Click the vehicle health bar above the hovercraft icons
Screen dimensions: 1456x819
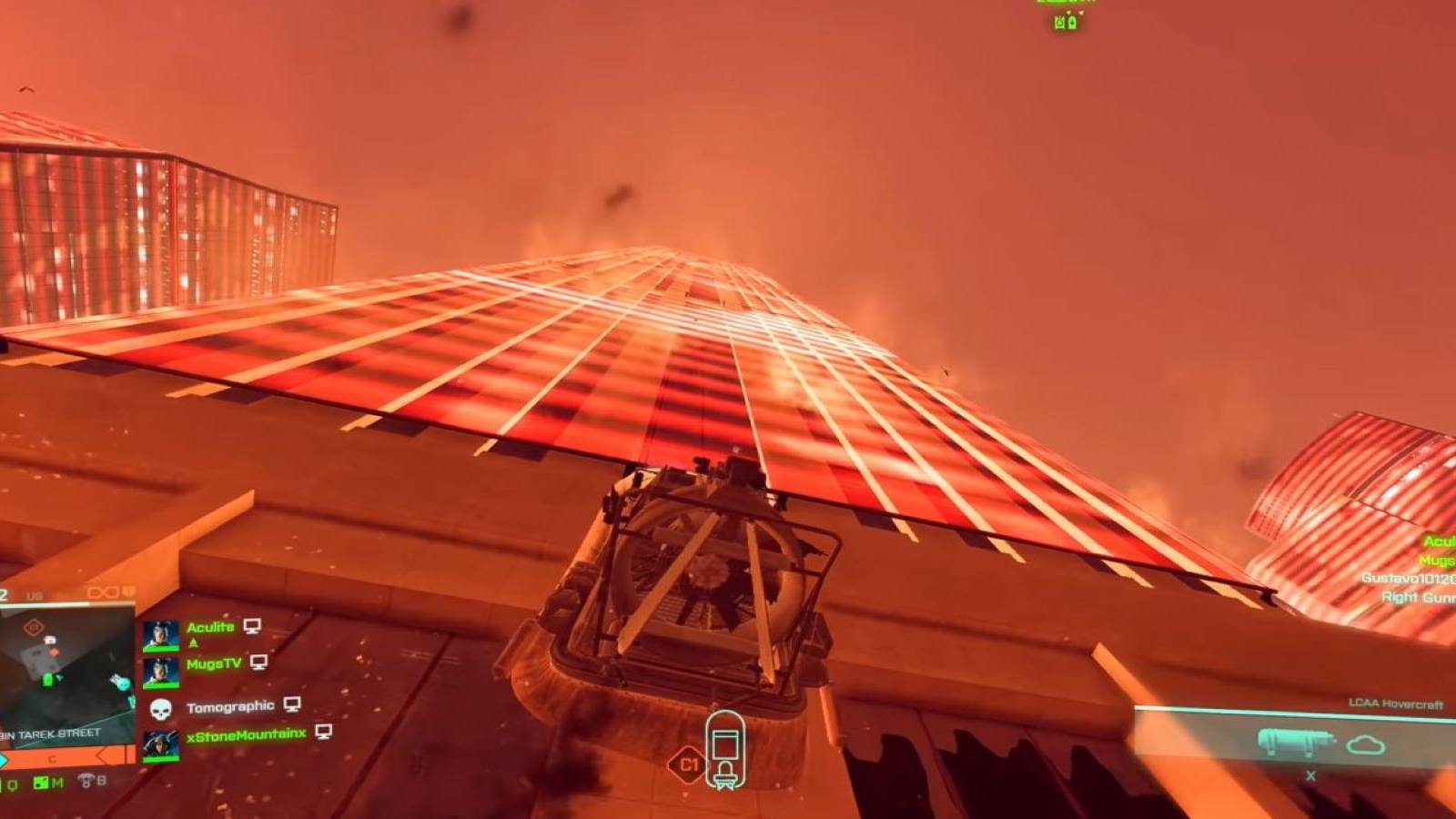pyautogui.click(x=1292, y=711)
